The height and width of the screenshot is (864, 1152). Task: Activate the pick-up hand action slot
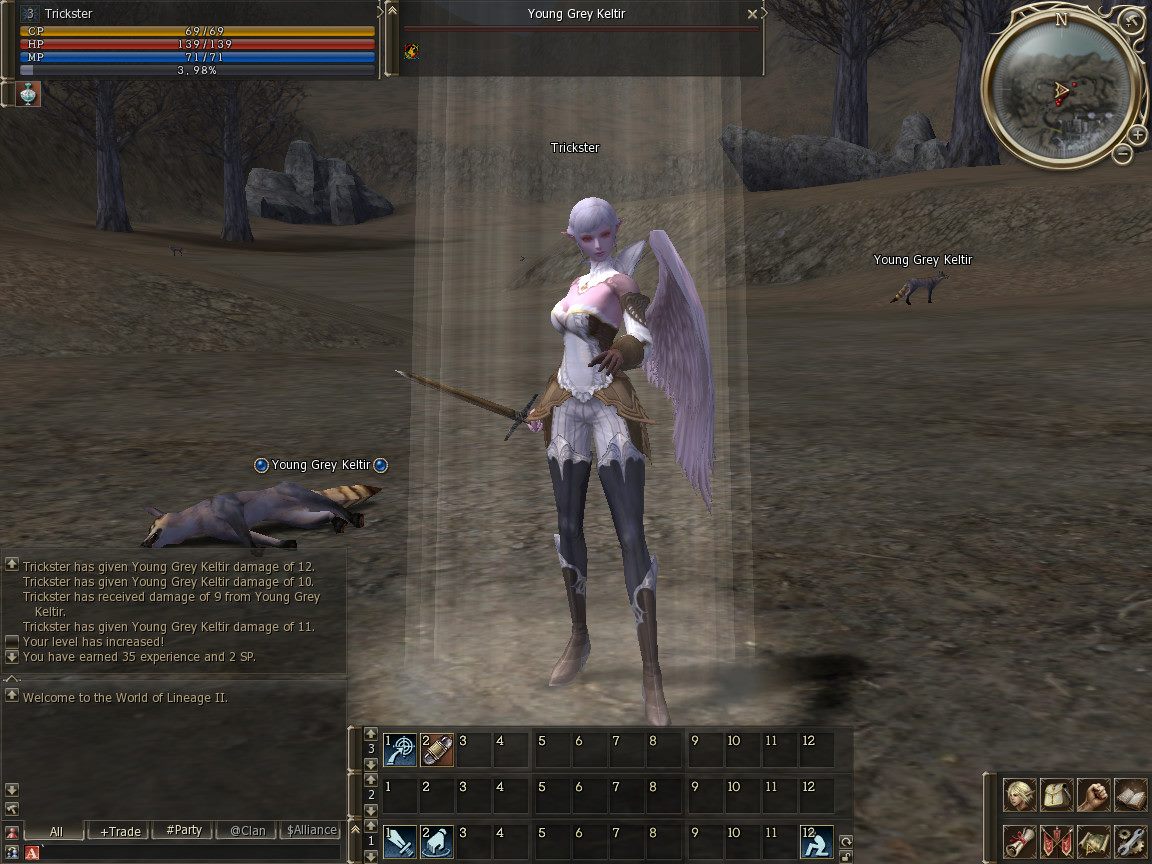coord(437,841)
